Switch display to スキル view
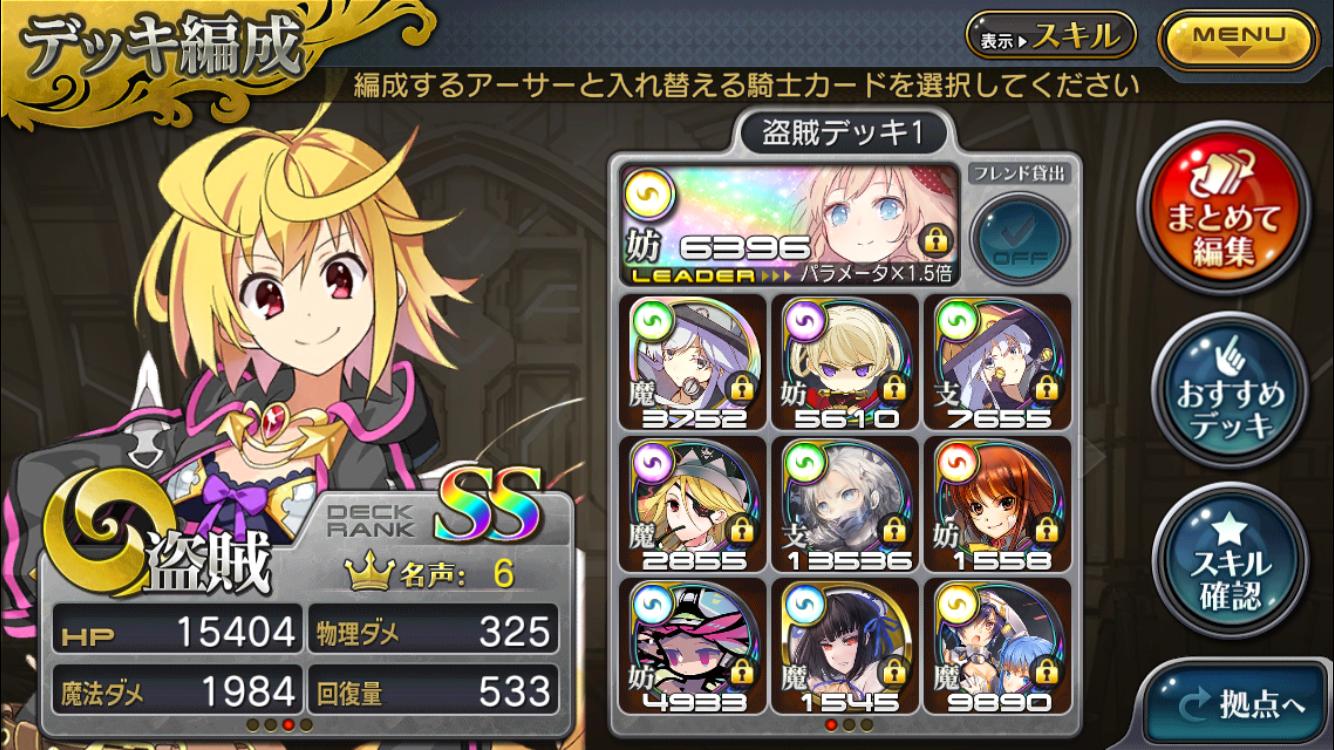 1049,38
